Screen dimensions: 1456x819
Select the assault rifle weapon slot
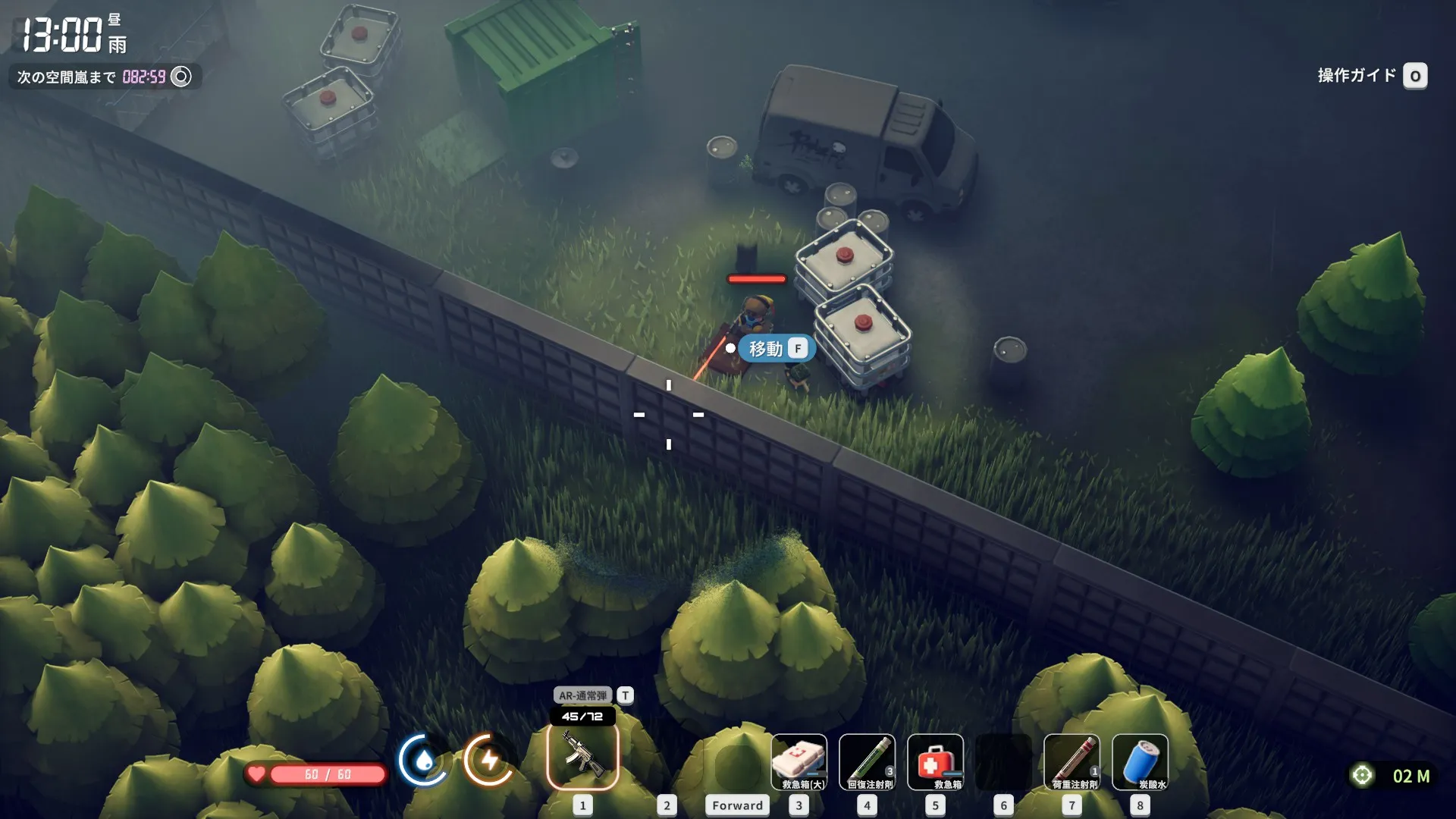582,756
